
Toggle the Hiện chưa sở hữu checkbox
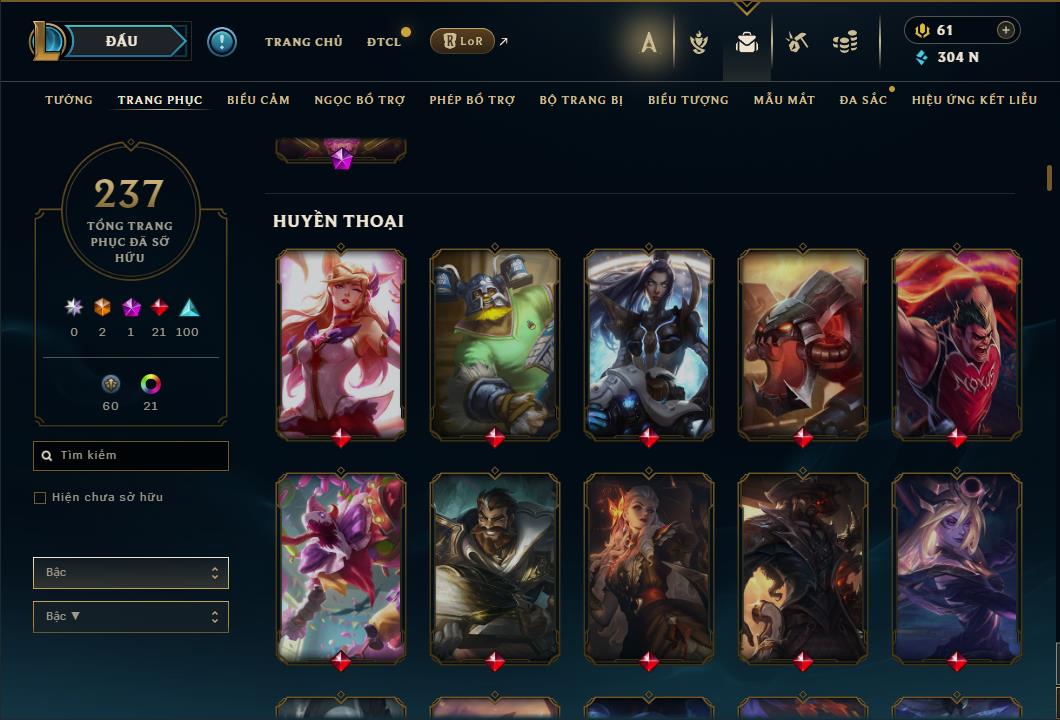(x=40, y=498)
